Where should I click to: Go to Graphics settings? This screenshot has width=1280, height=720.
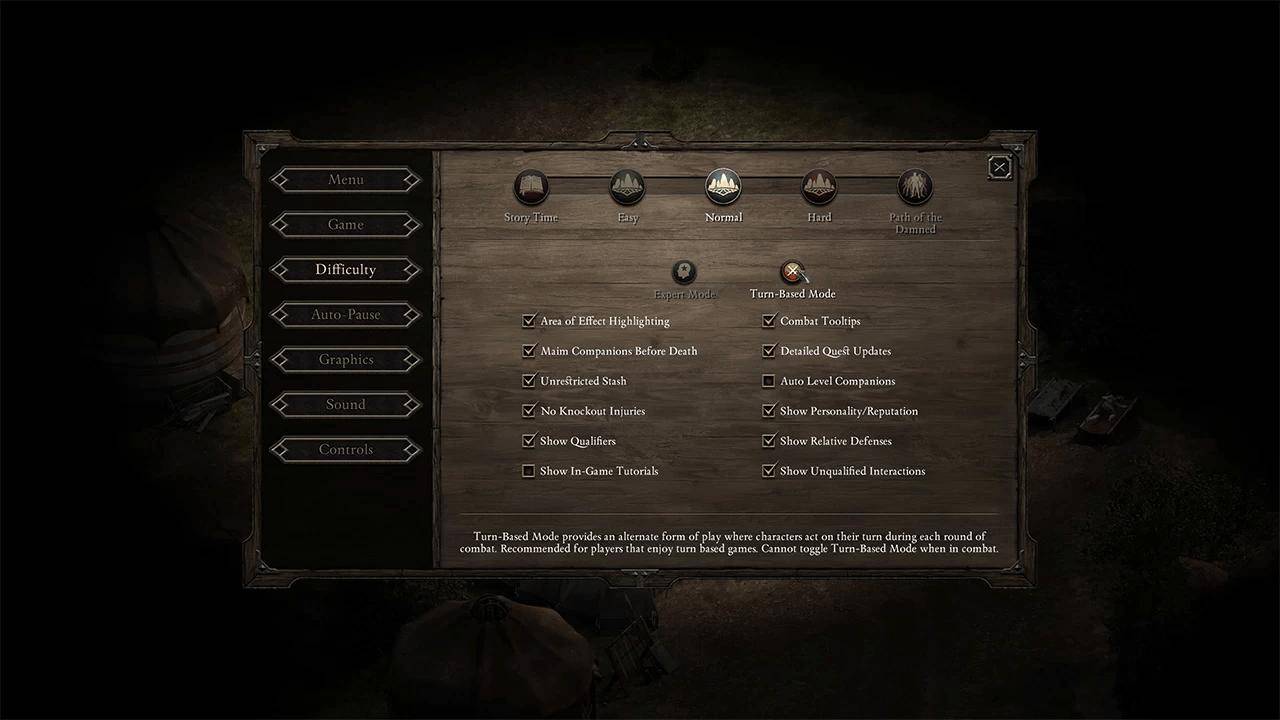(x=346, y=360)
